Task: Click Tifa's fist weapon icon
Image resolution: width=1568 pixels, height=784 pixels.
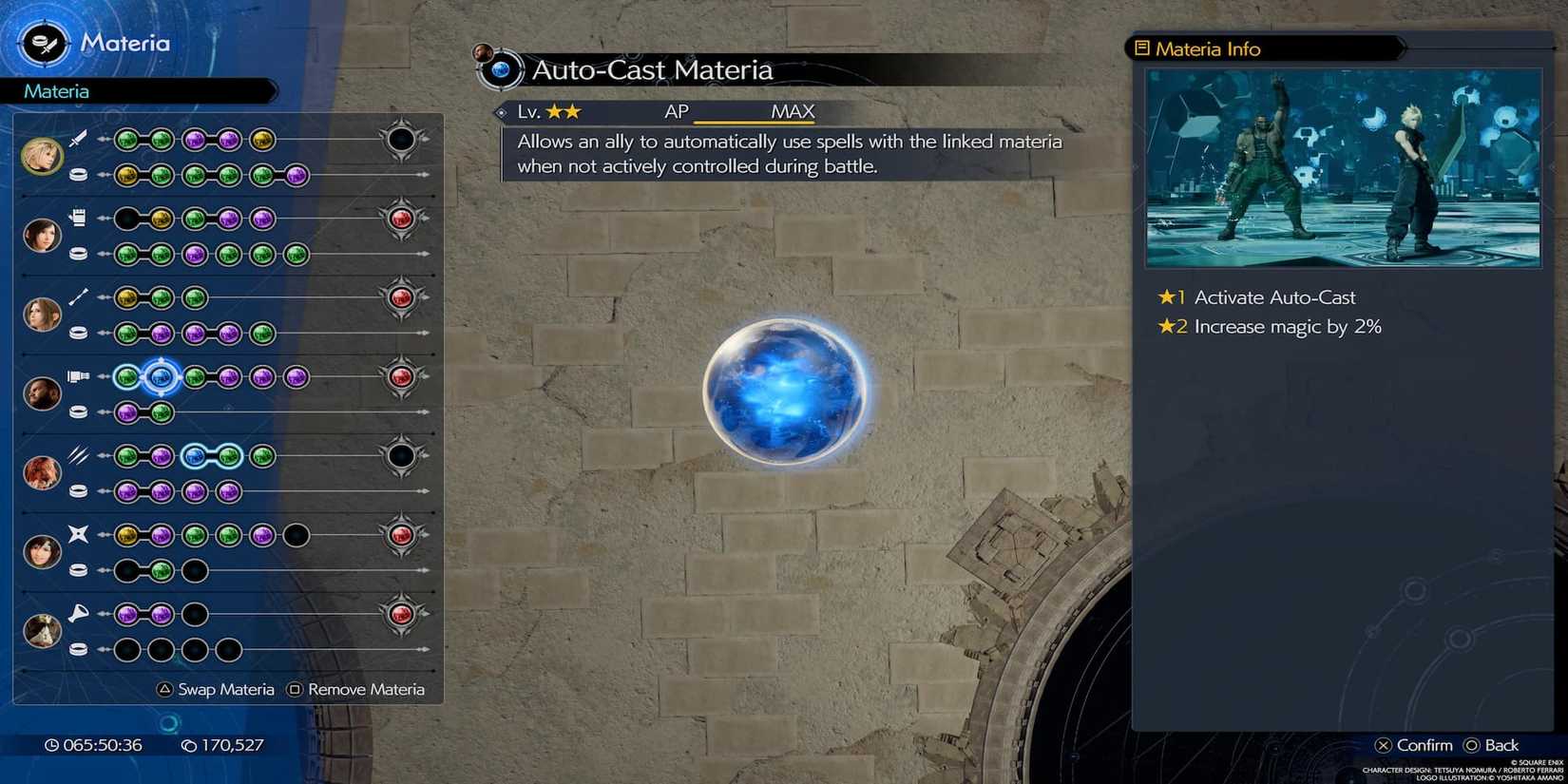Action: click(78, 216)
